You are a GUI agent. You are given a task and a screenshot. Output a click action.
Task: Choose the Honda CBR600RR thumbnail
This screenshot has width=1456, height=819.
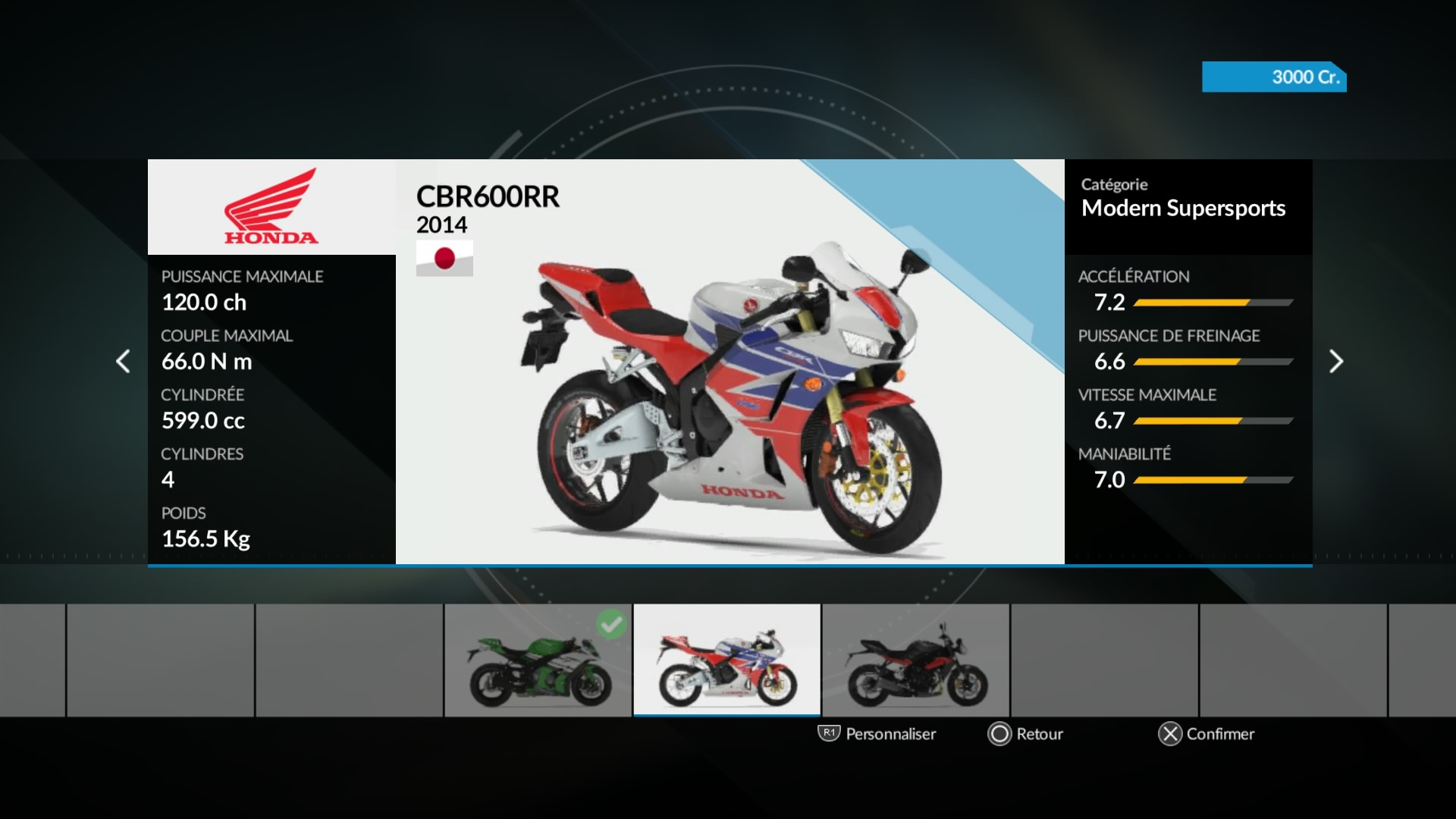(727, 661)
